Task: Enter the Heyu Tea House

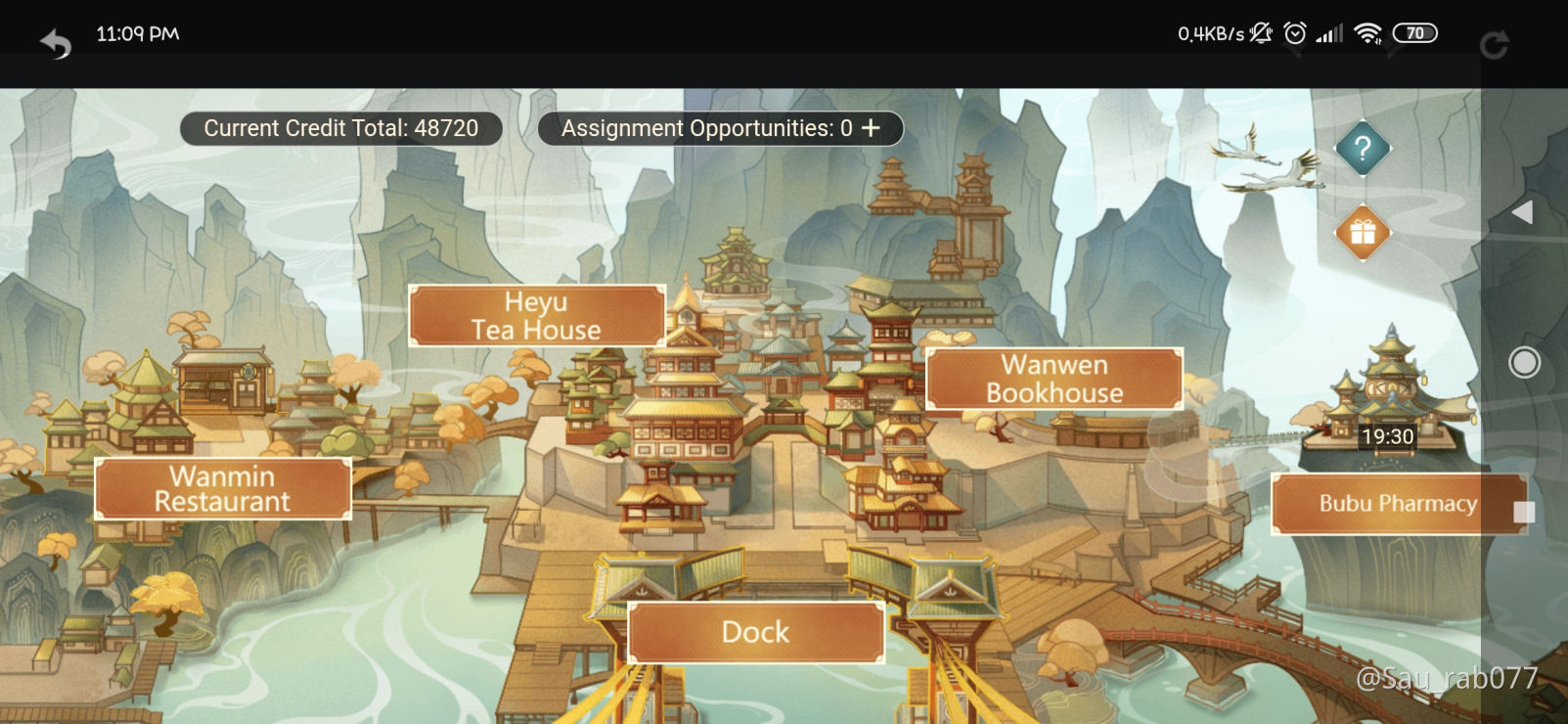Action: 537,315
